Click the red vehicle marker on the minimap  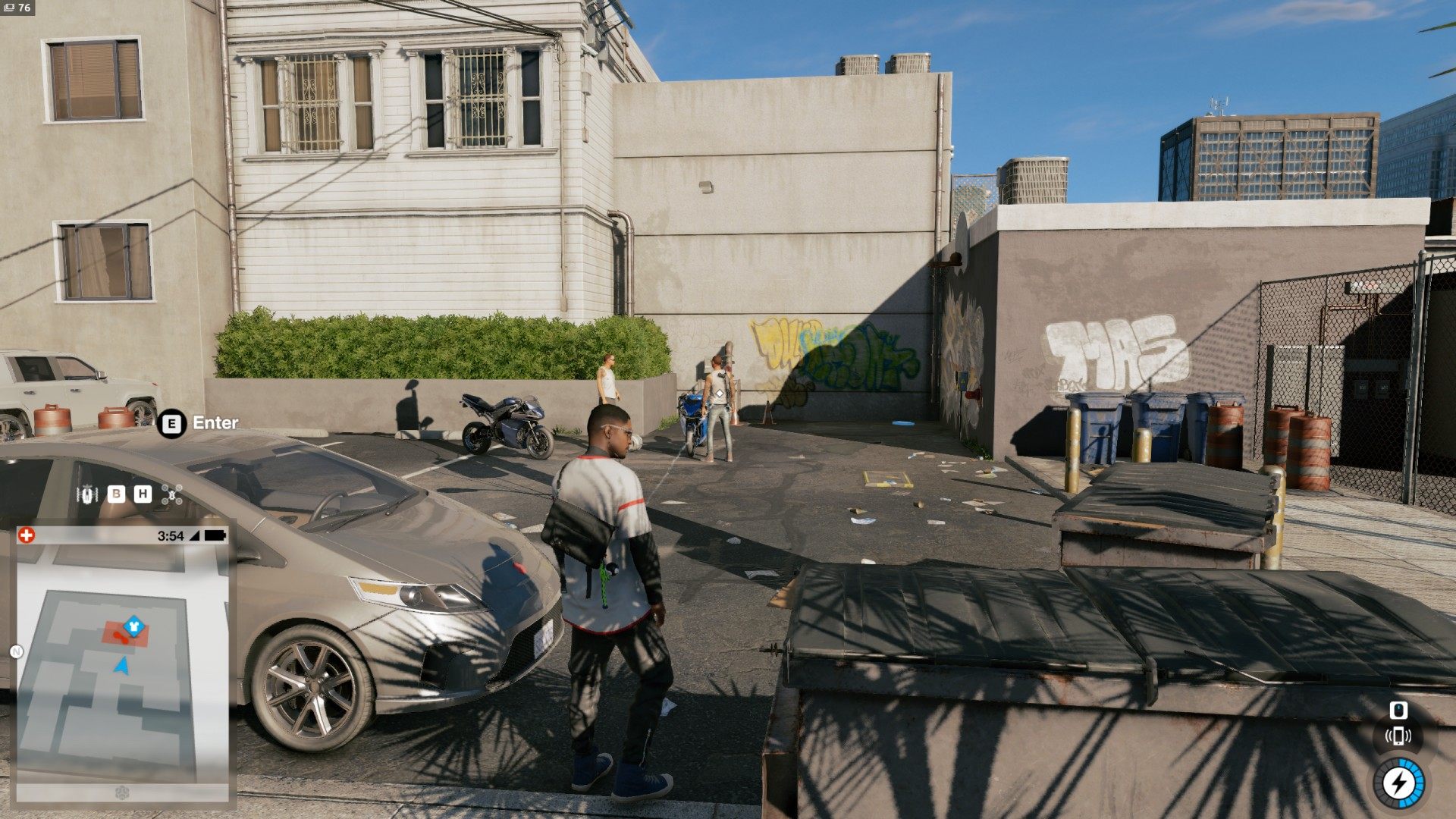point(121,637)
